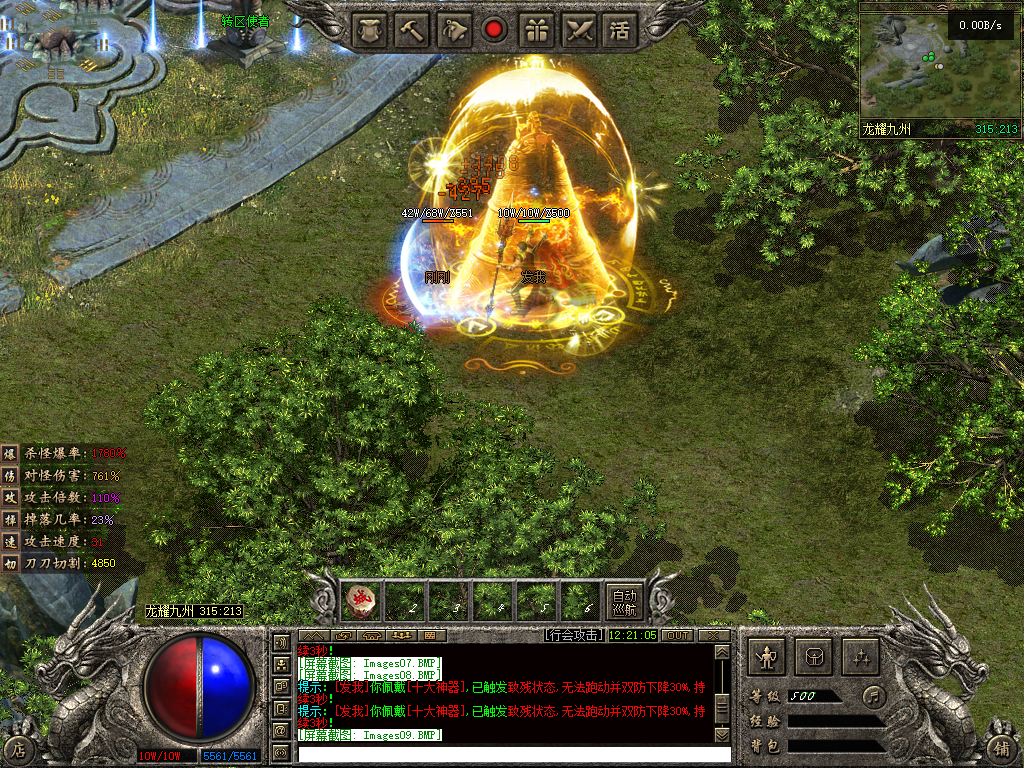1024x768 pixels.
Task: Click the chat text input field
Action: [x=505, y=754]
